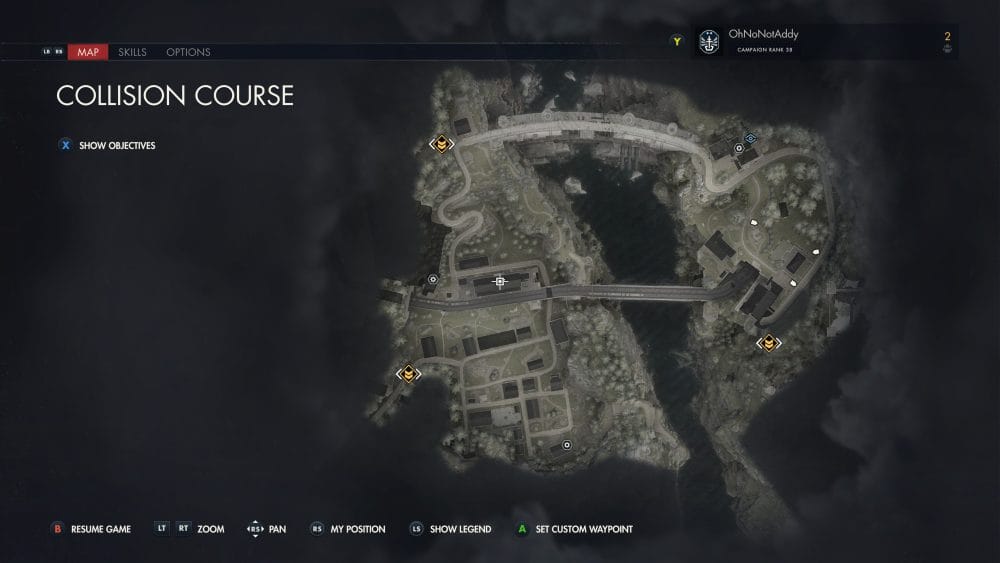
Task: Select the Map tab
Action: coord(88,52)
